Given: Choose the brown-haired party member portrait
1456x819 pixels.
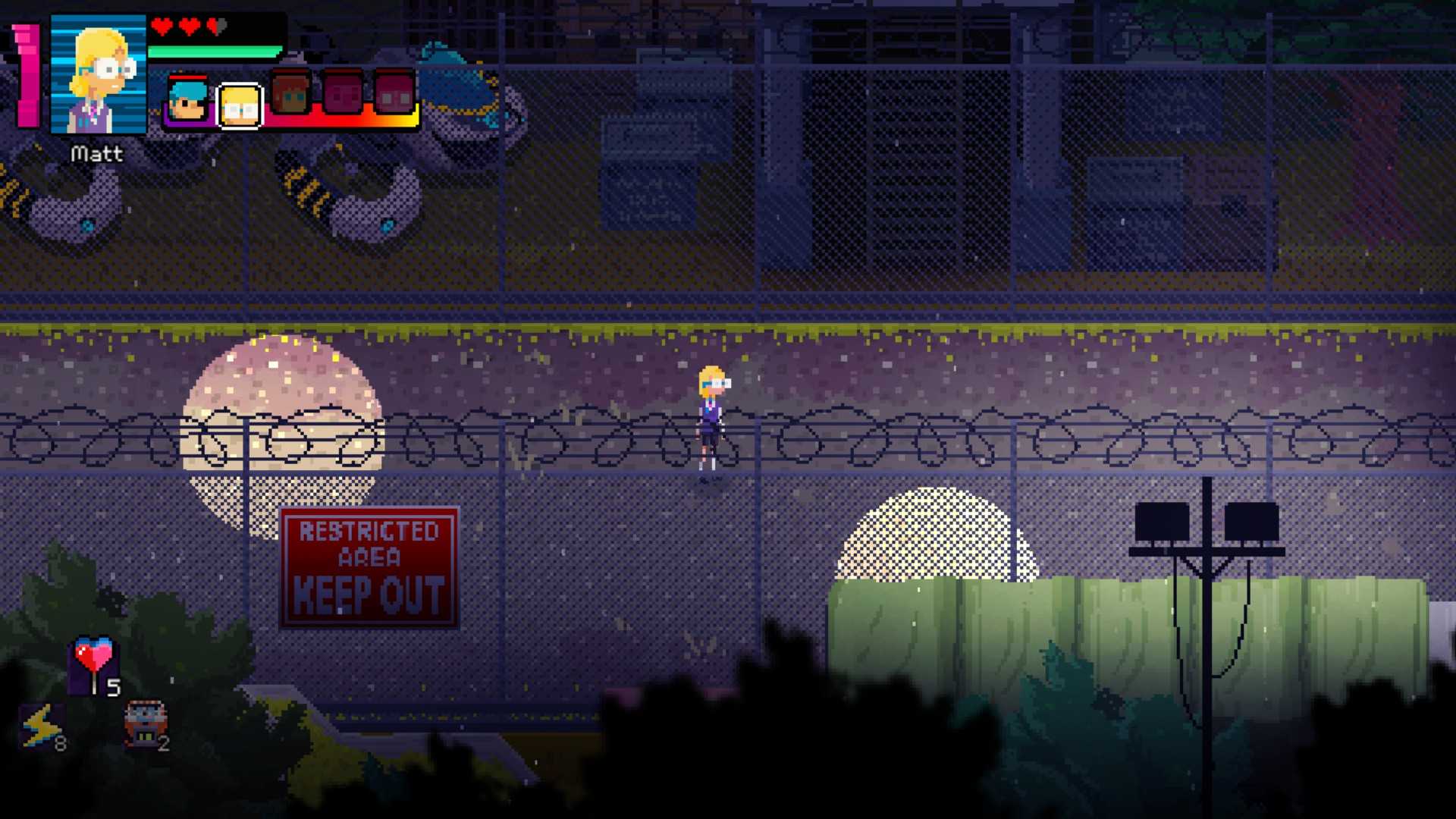Looking at the screenshot, I should point(290,94).
